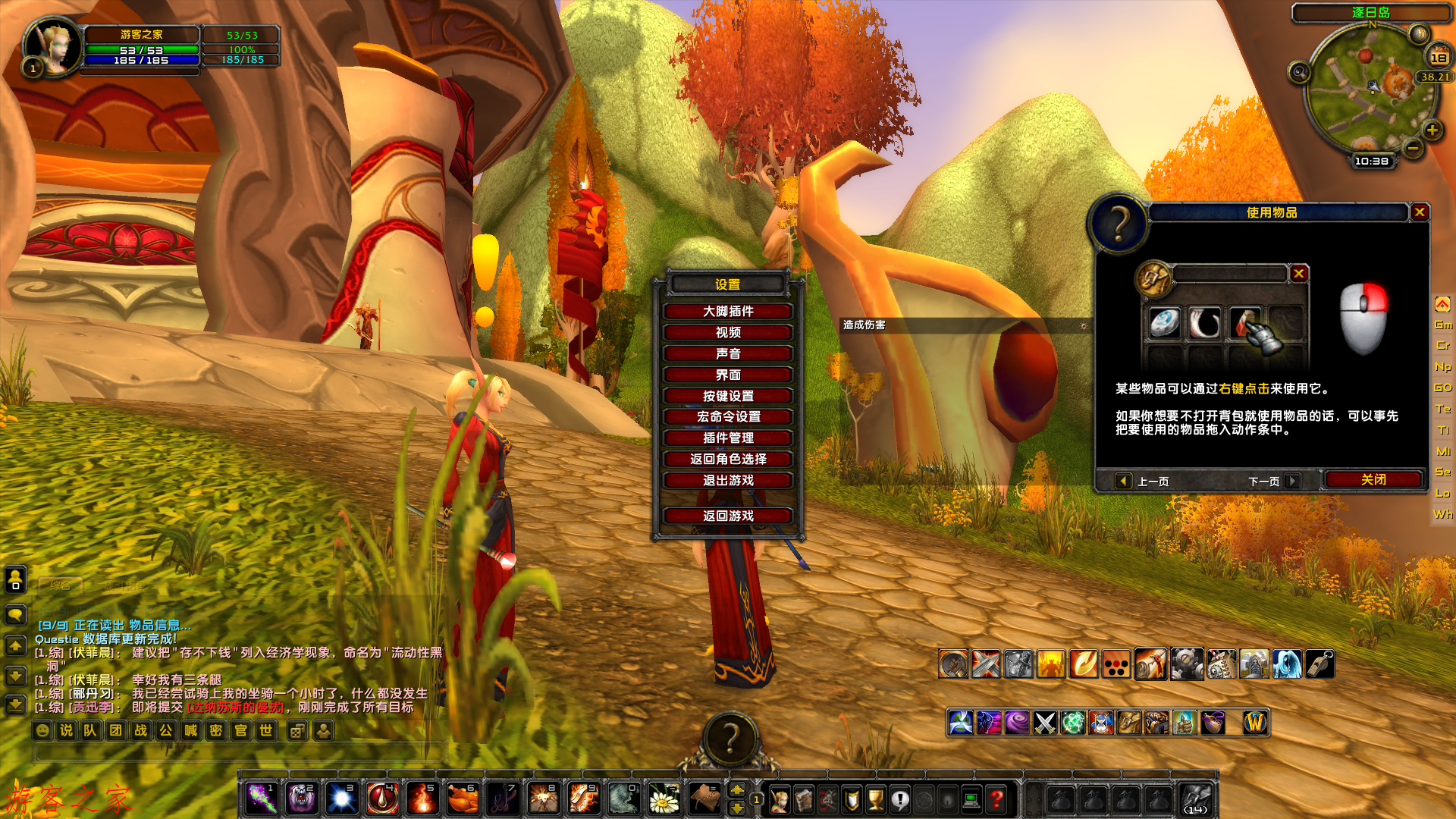
Task: Select 退出游戏 to quit the game
Action: (x=728, y=481)
